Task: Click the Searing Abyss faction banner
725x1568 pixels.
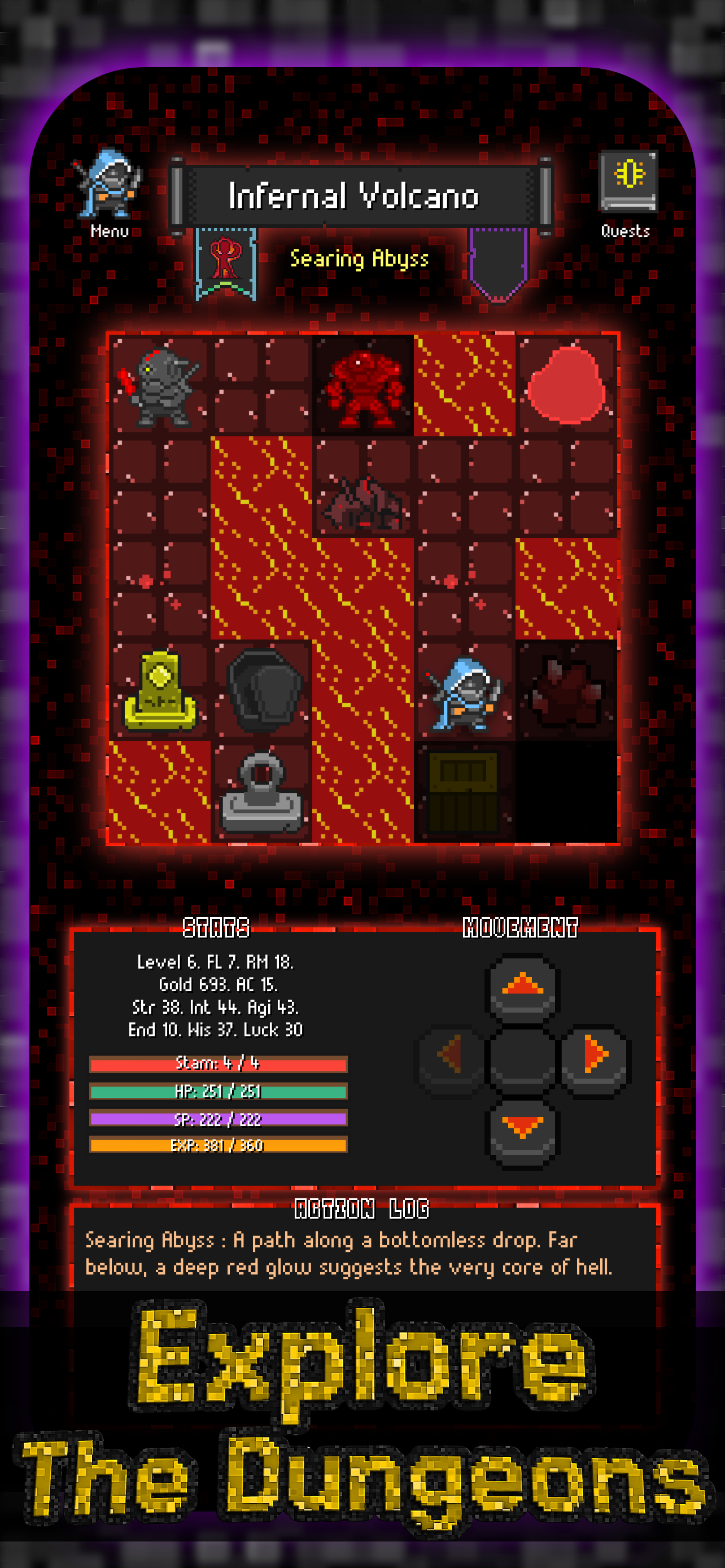Action: point(225,262)
